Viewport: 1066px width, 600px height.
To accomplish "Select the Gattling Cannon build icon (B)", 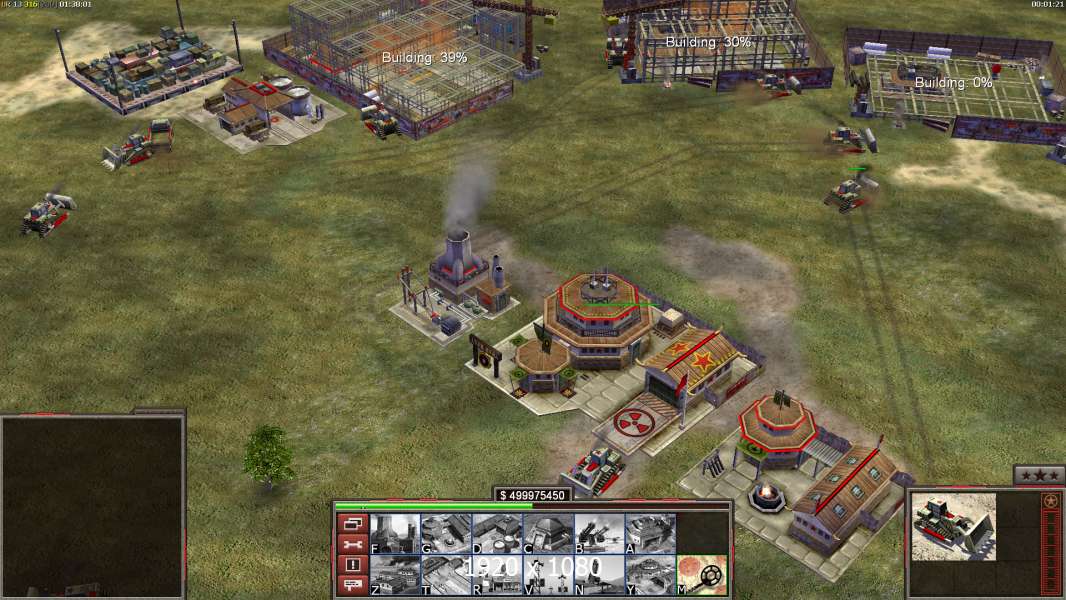I will pos(598,533).
